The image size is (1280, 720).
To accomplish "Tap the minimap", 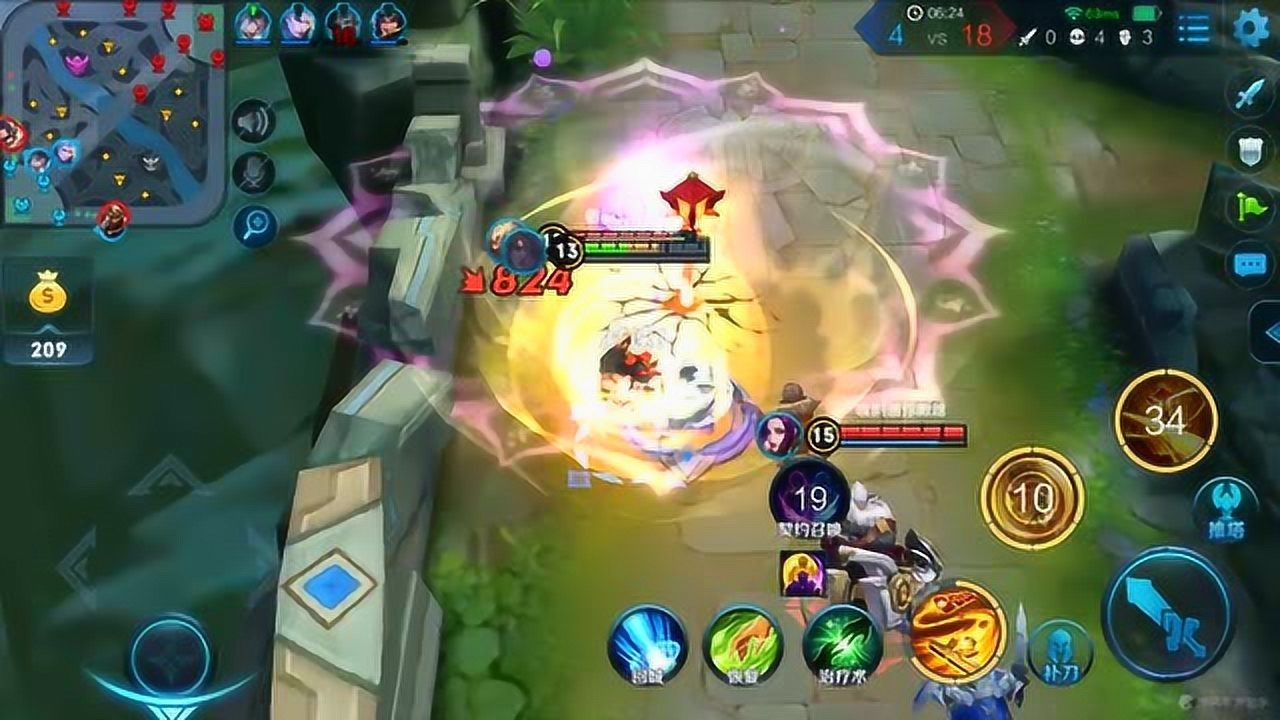I will (x=112, y=110).
